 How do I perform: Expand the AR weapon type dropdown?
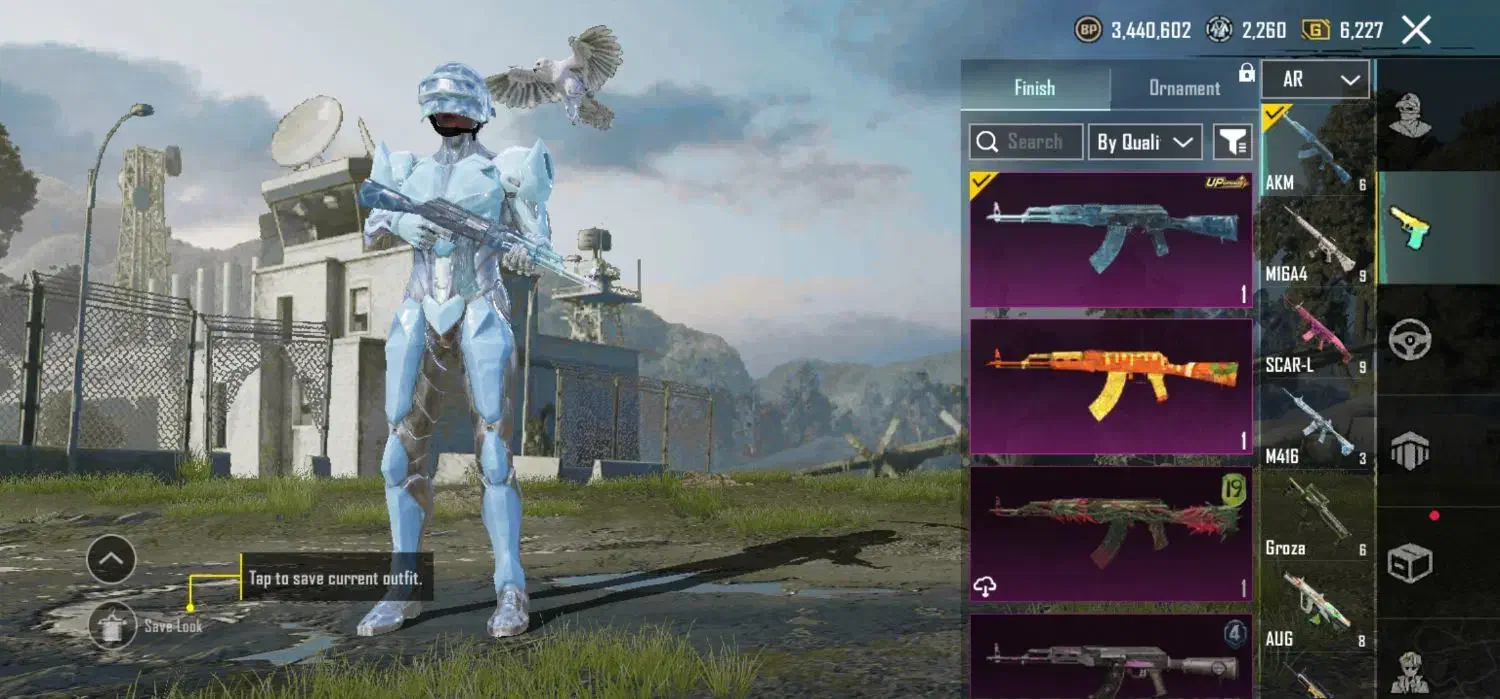pyautogui.click(x=1315, y=80)
